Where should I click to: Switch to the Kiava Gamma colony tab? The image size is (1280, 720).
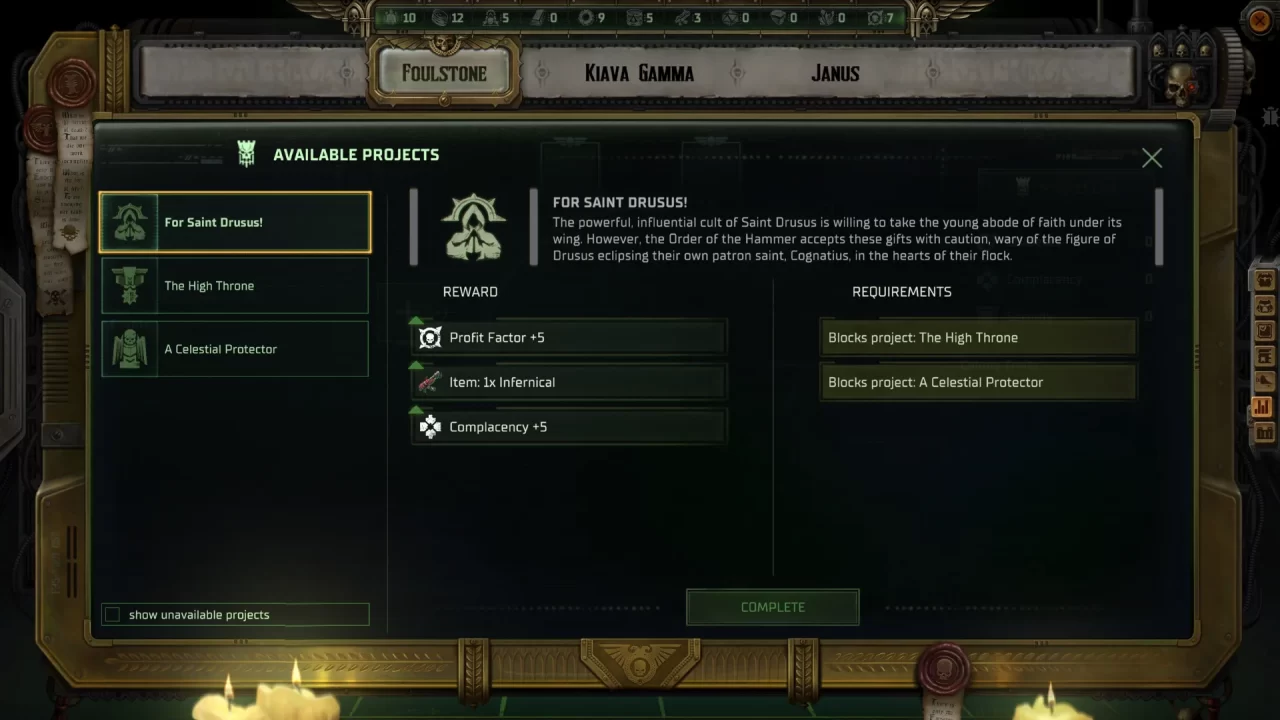point(640,73)
